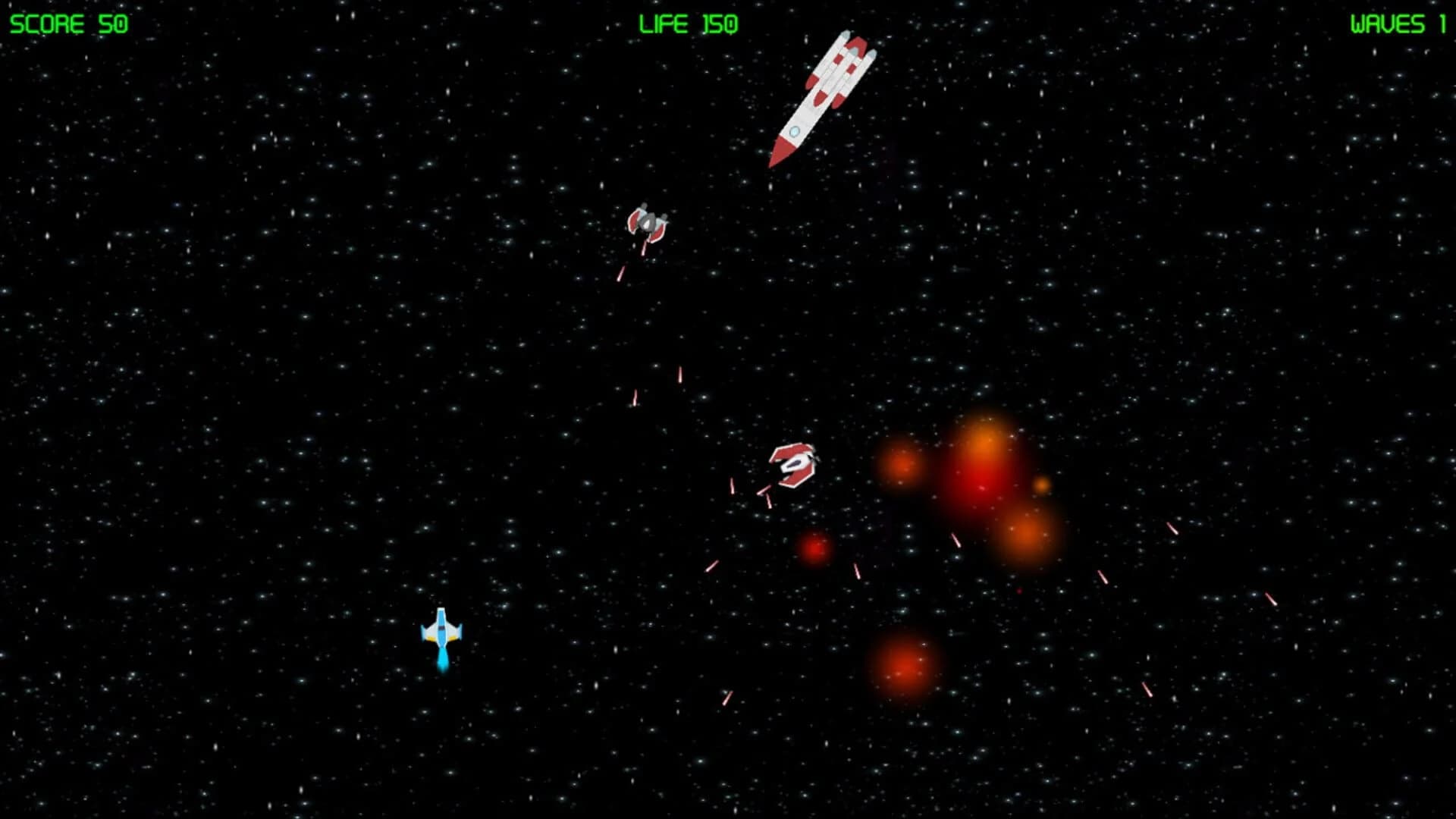Target the upper enemy fighter ship
The width and height of the screenshot is (1456, 819).
[x=648, y=220]
